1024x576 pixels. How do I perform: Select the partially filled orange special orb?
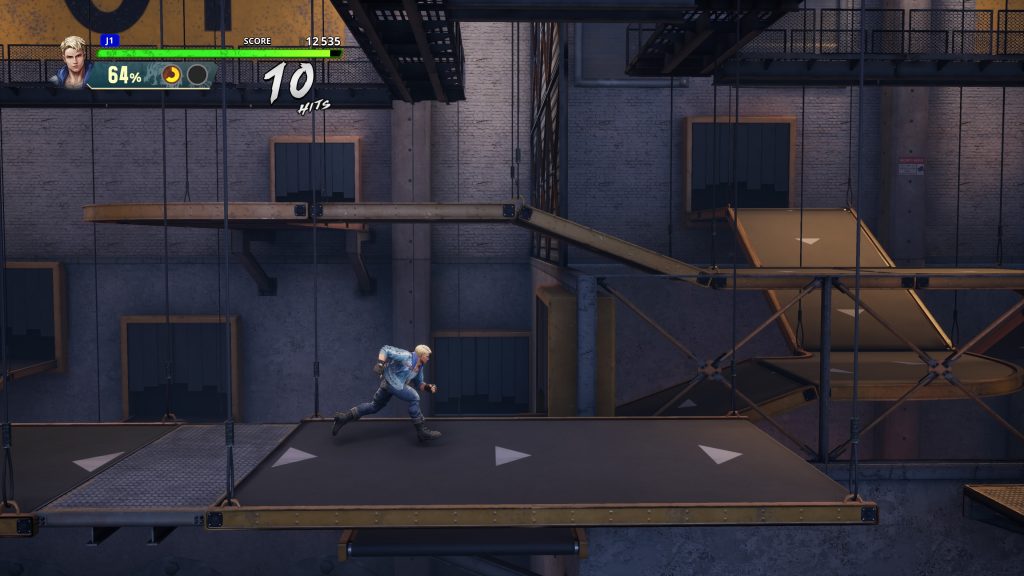click(173, 74)
